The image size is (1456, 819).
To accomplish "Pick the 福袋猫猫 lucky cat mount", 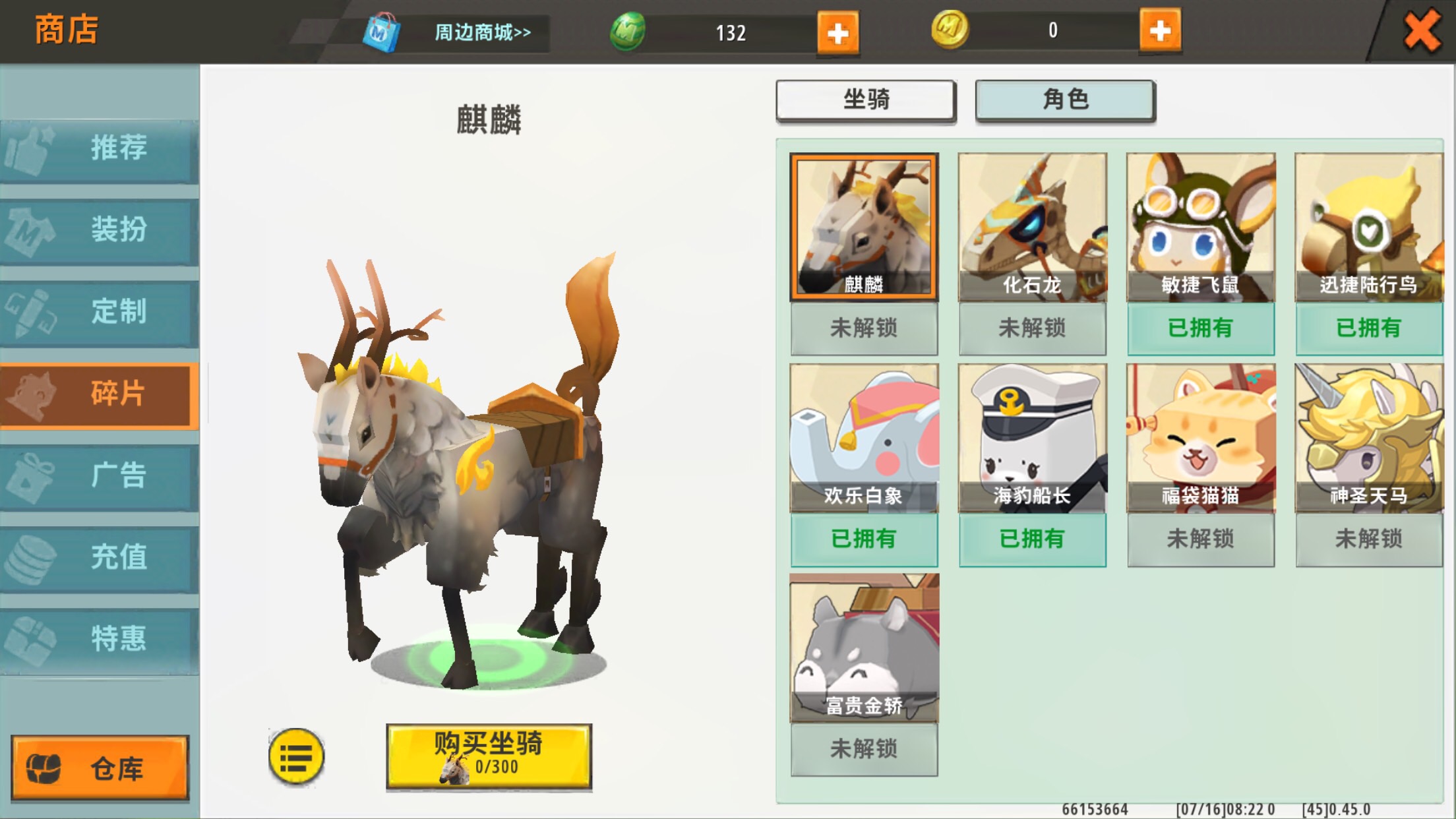I will [1200, 438].
